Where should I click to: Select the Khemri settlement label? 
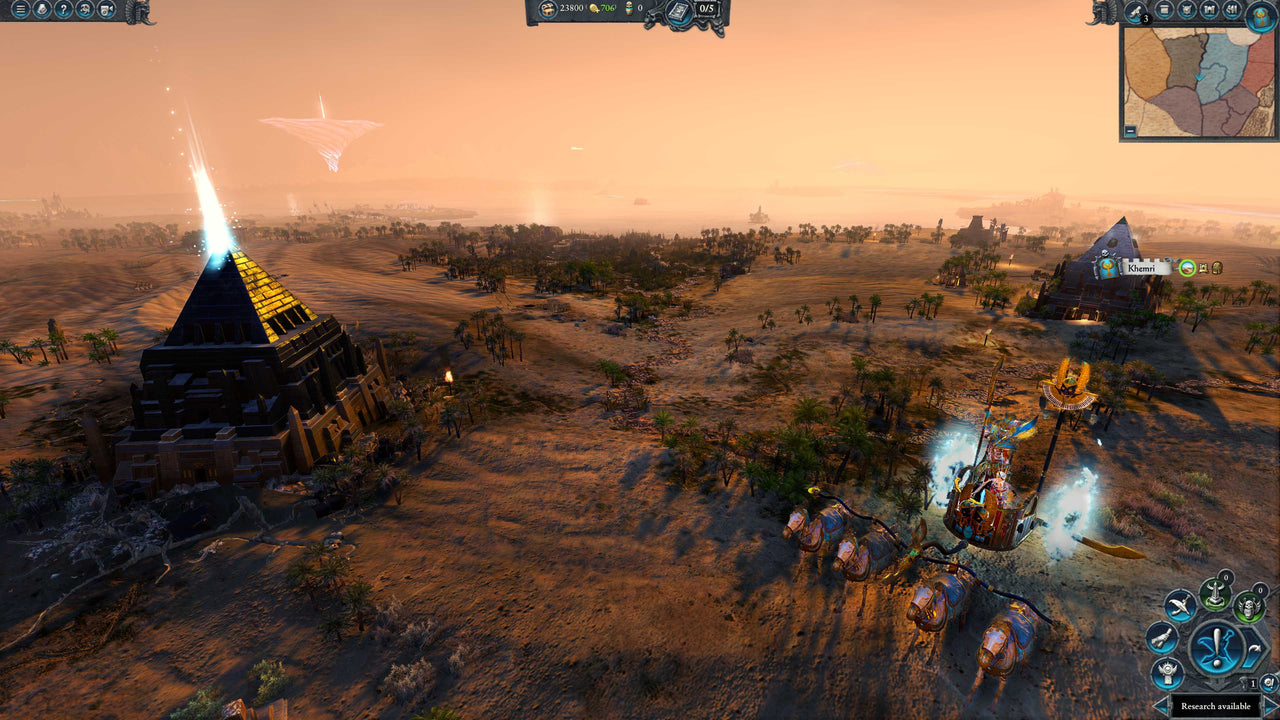[x=1141, y=267]
